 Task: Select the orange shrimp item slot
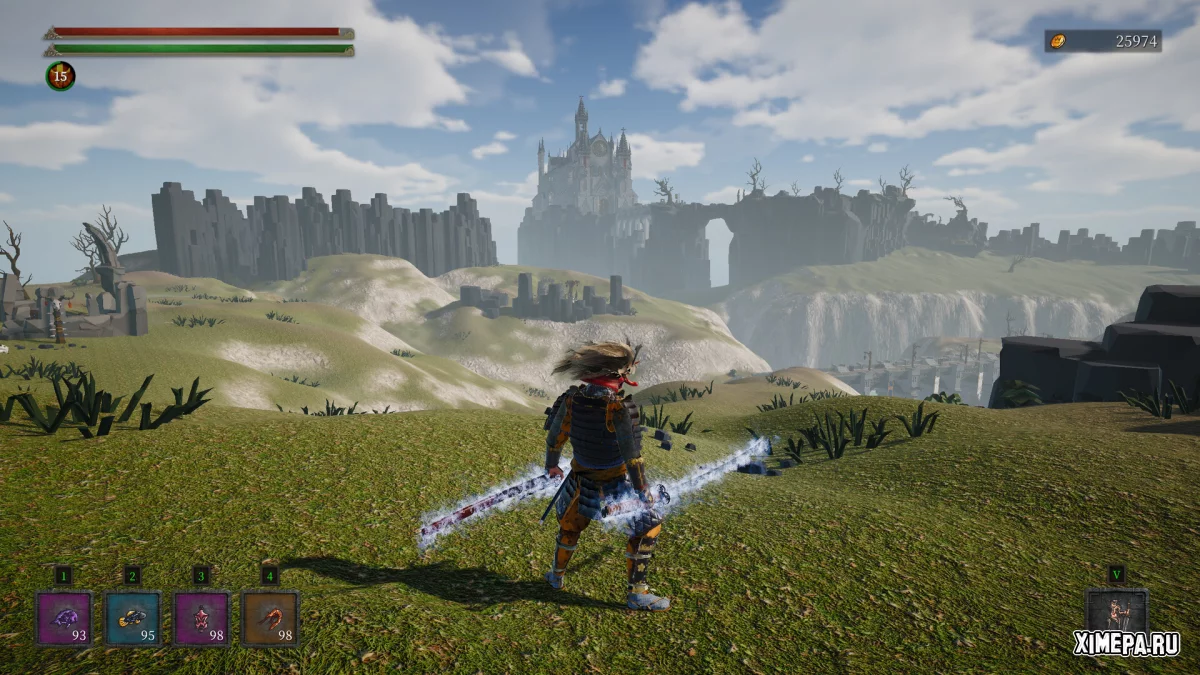pos(270,618)
